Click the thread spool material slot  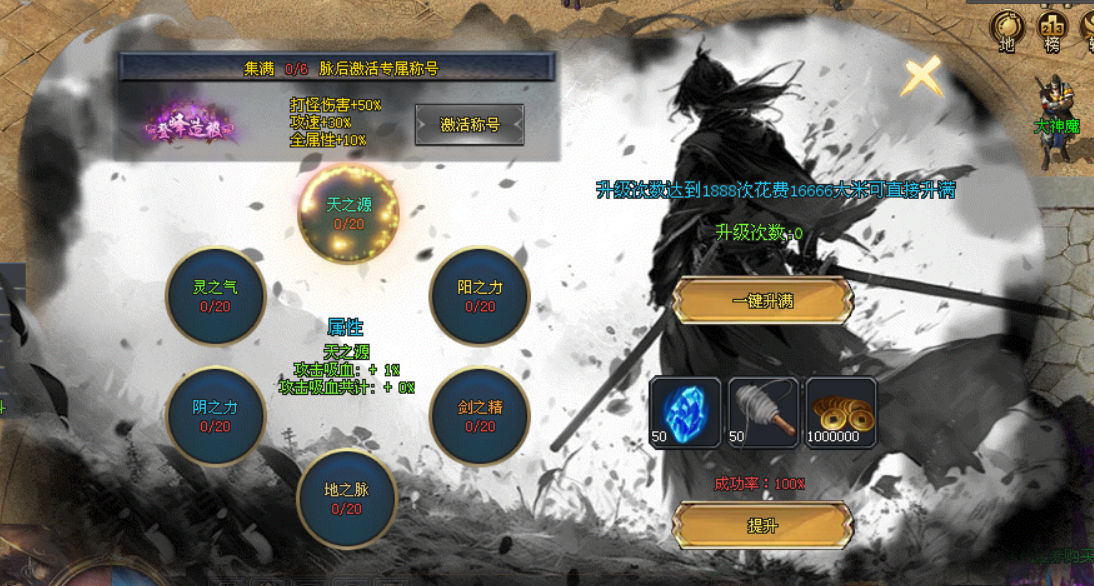coord(763,412)
